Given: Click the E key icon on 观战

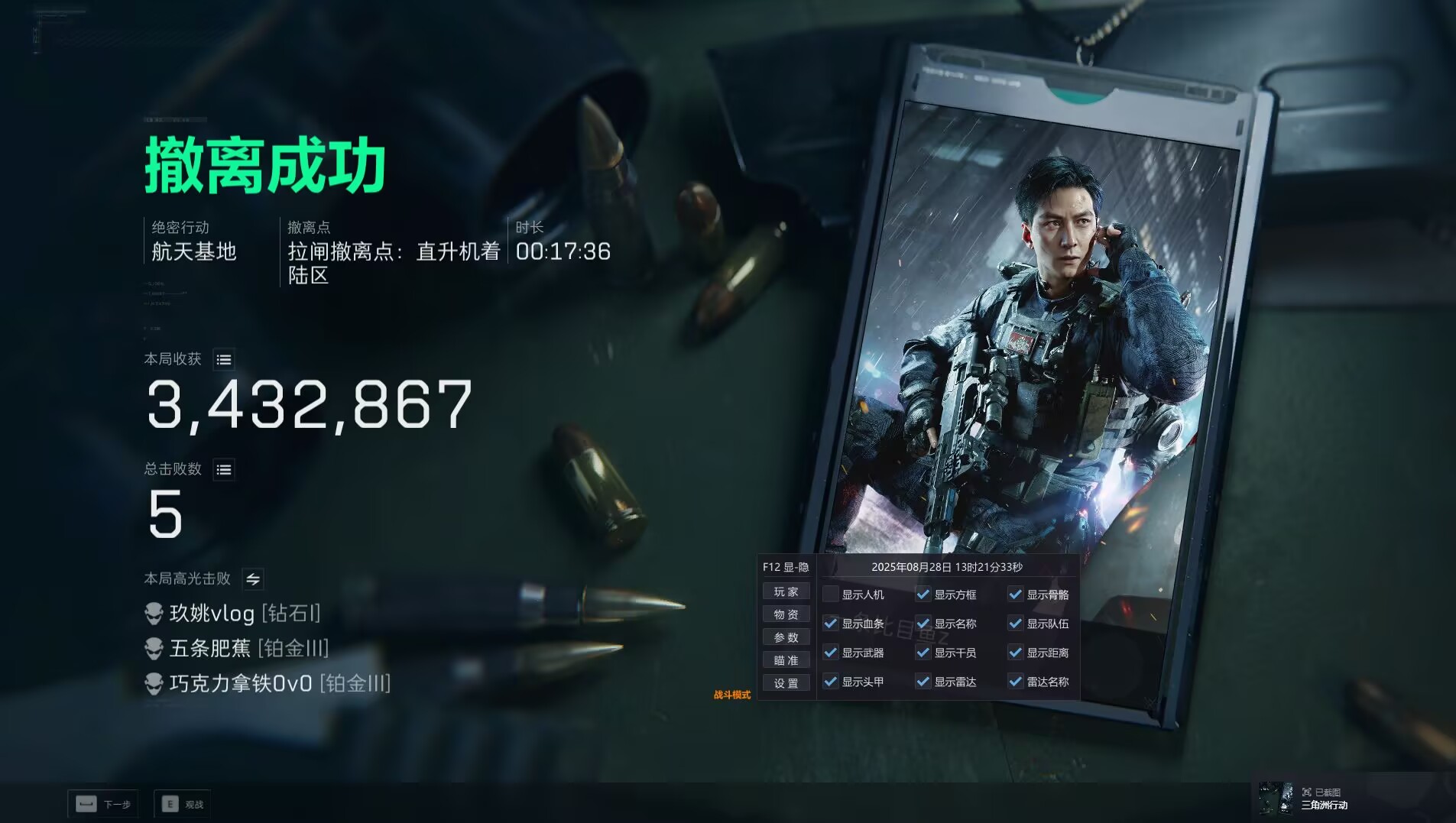Looking at the screenshot, I should (x=169, y=803).
